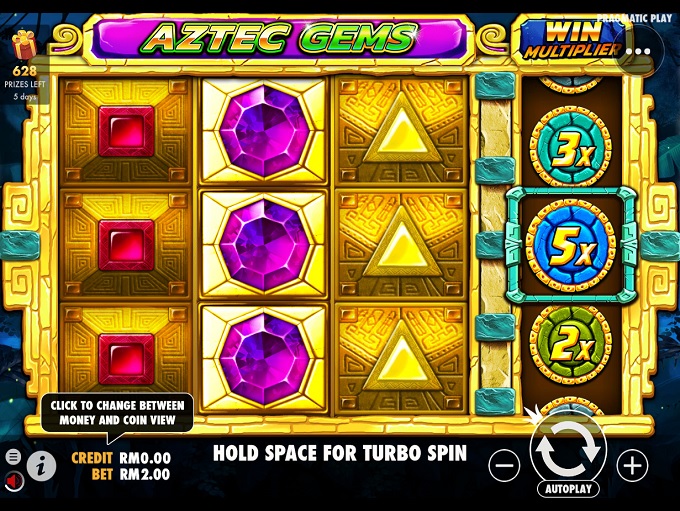Open the game information (i) page
680x511 pixels.
[41, 464]
